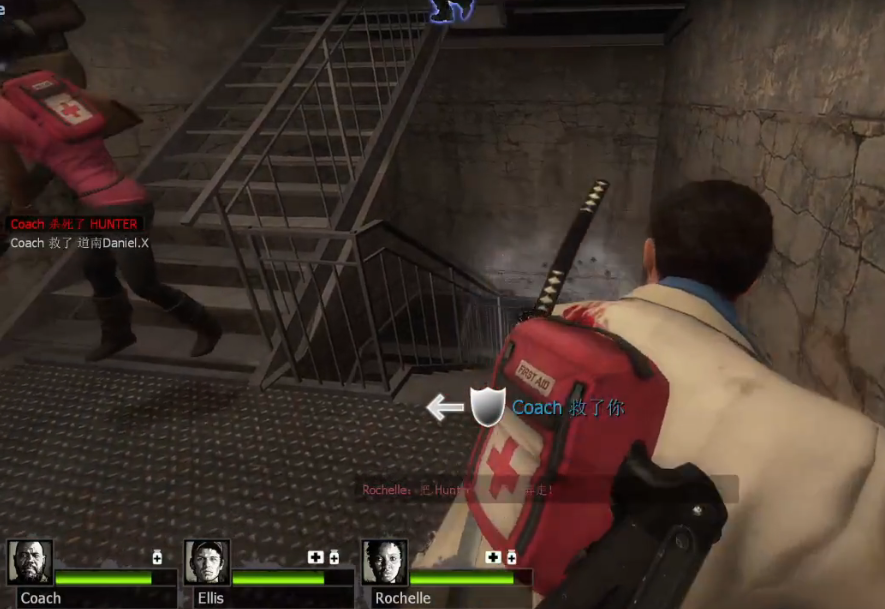This screenshot has width=885, height=609.
Task: Click the shield icon beside Coach's rescue notice
Action: coord(488,407)
